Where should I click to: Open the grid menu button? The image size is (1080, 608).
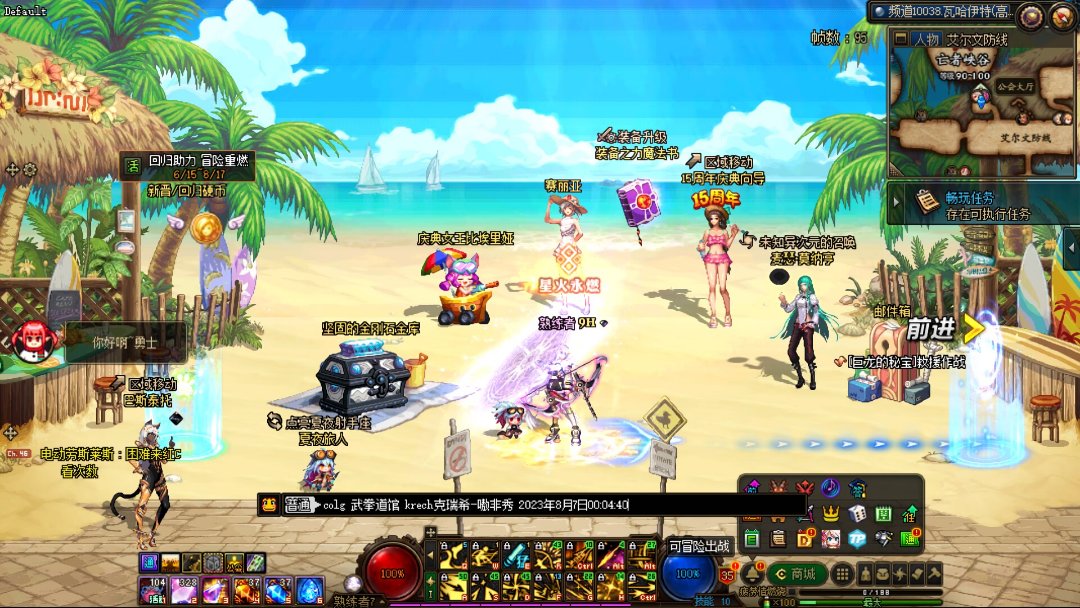[x=843, y=574]
